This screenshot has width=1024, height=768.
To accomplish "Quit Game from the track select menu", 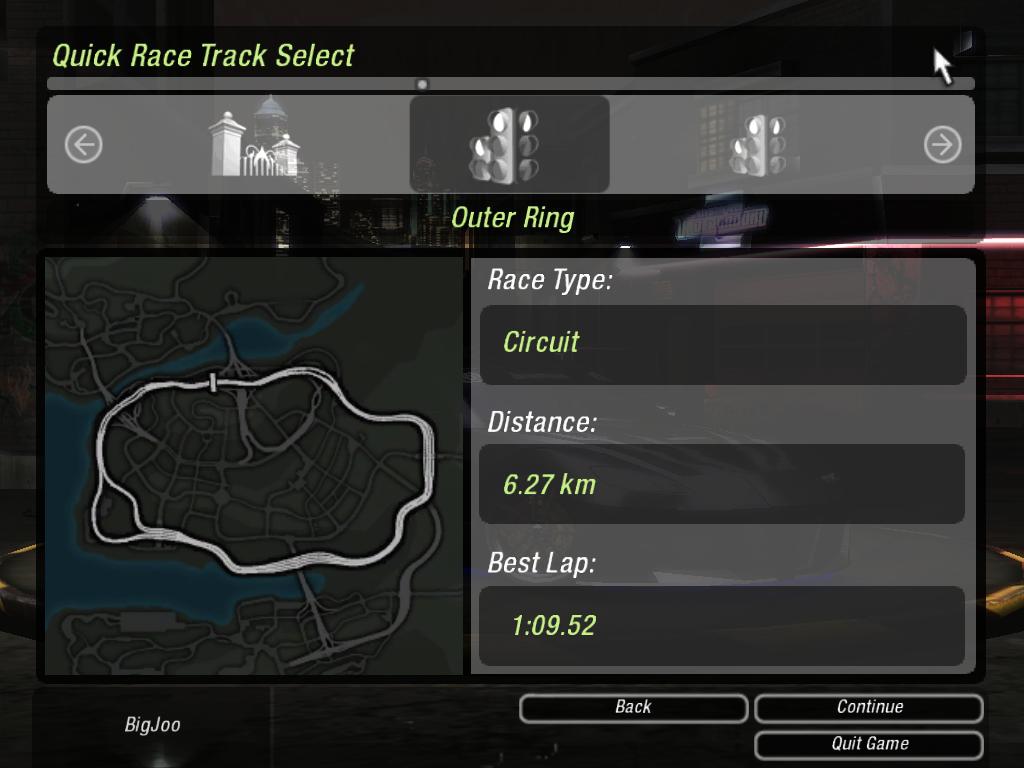I will (x=869, y=744).
